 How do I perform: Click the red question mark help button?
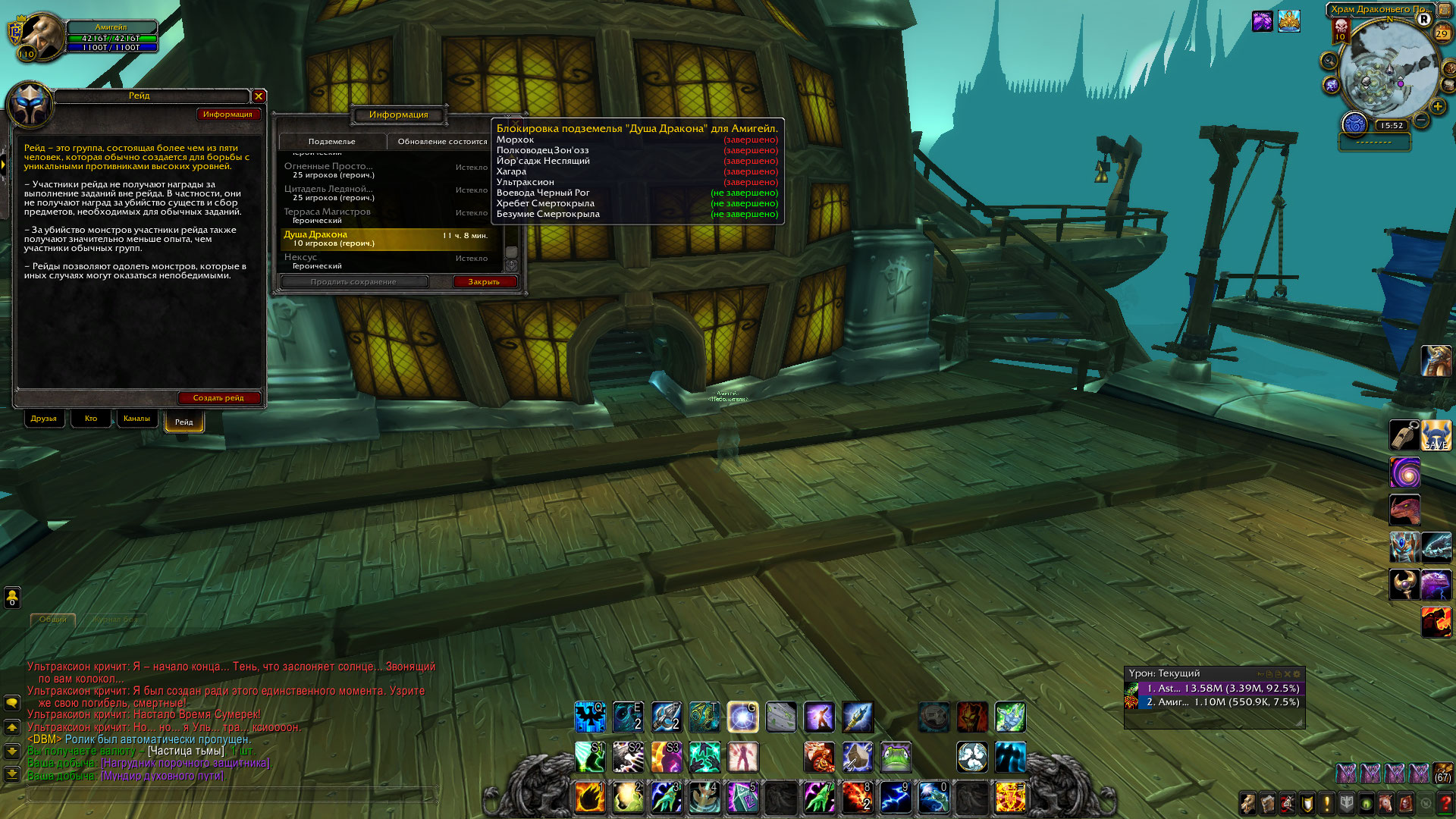pos(1445,803)
